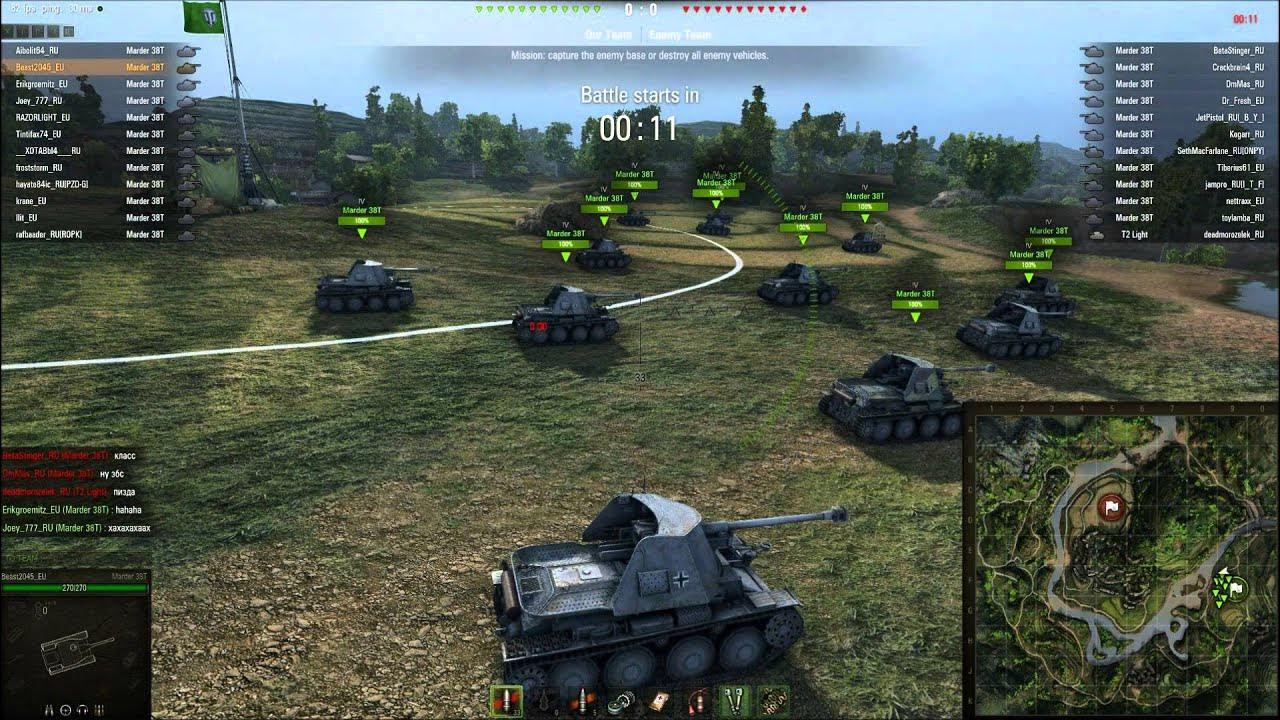
Task: Select the highlighted armor-piercing shell slot
Action: point(506,701)
